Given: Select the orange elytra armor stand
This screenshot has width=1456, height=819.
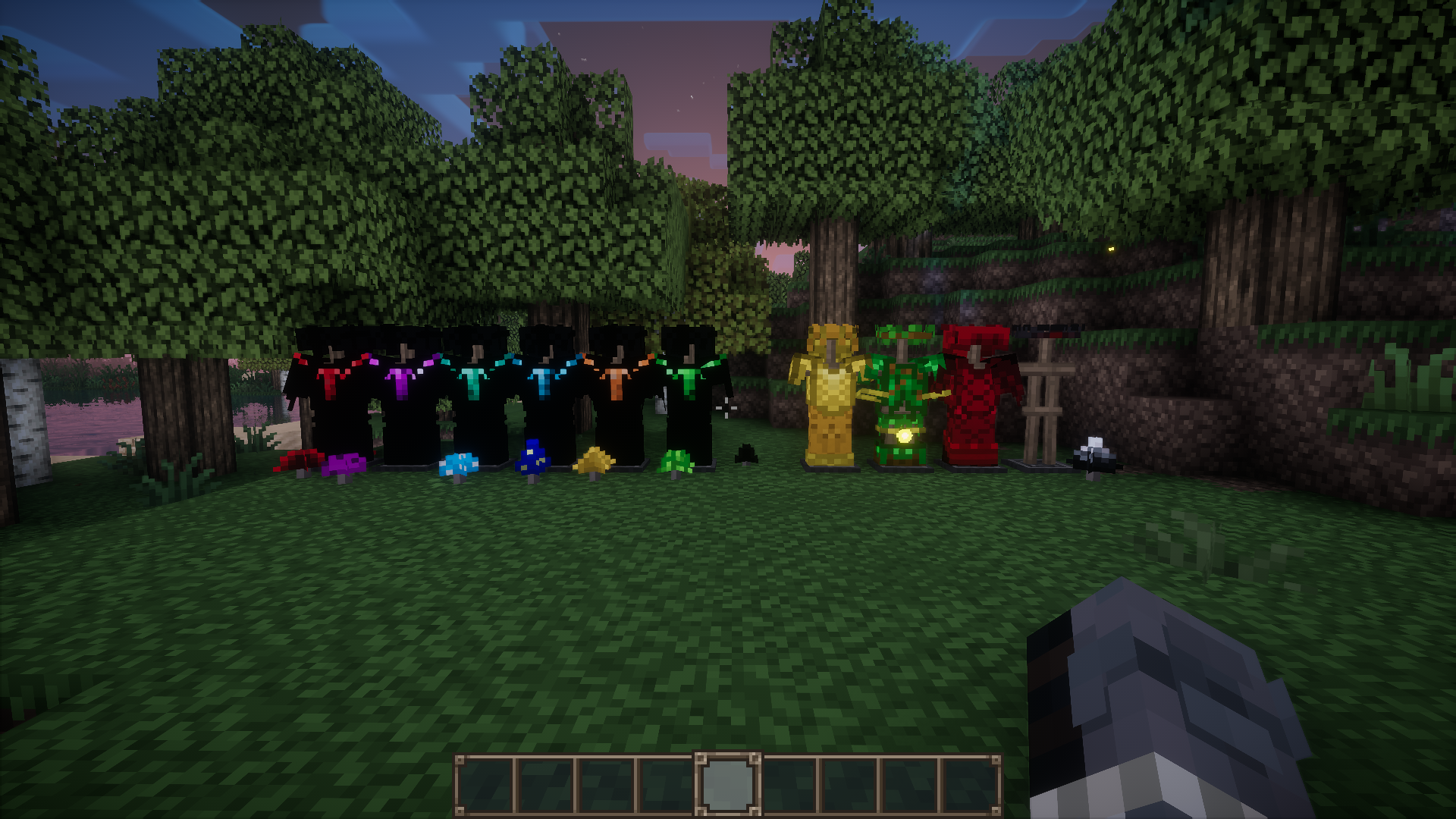Looking at the screenshot, I should coord(618,383).
